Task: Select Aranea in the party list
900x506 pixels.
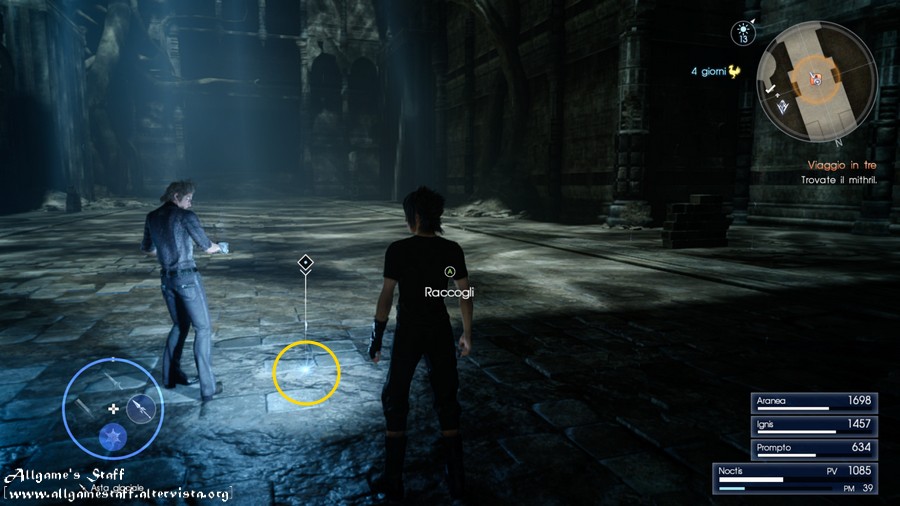Action: pos(814,402)
